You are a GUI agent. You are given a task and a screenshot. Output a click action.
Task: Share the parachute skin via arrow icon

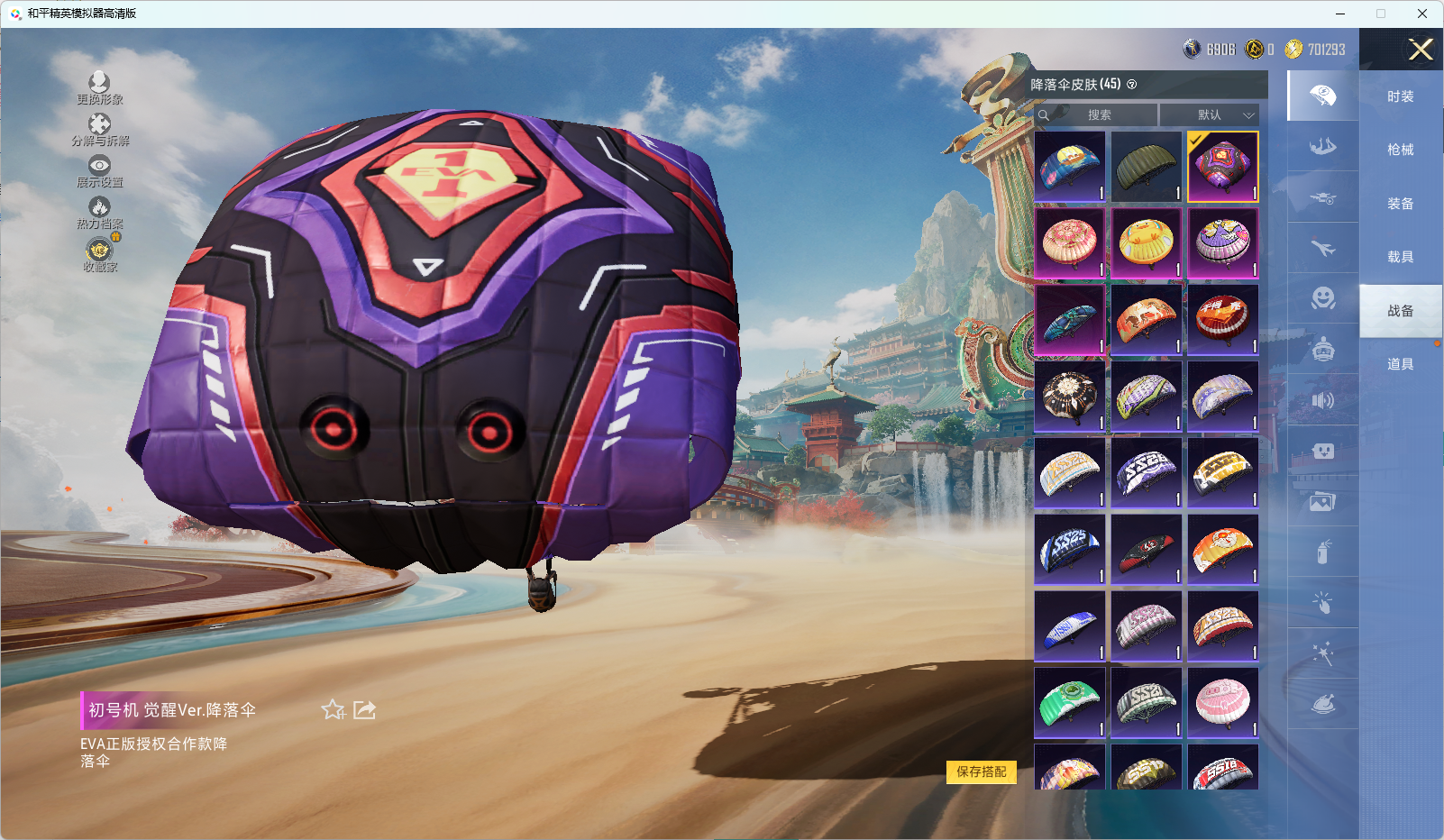[x=364, y=710]
